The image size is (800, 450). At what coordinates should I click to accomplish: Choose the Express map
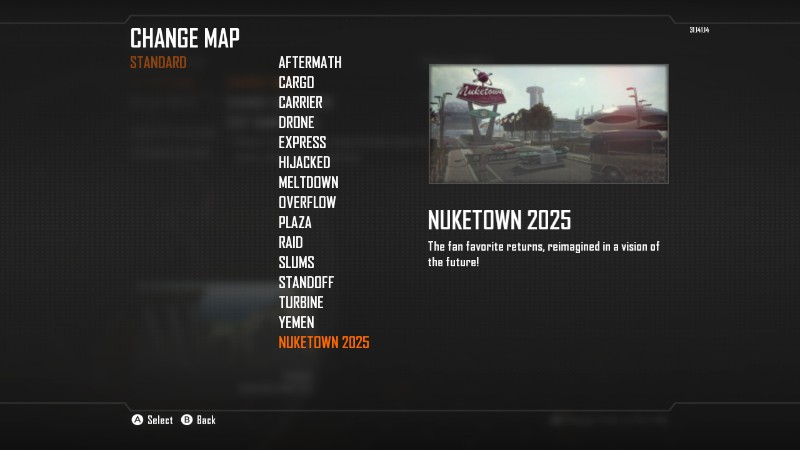coord(302,142)
